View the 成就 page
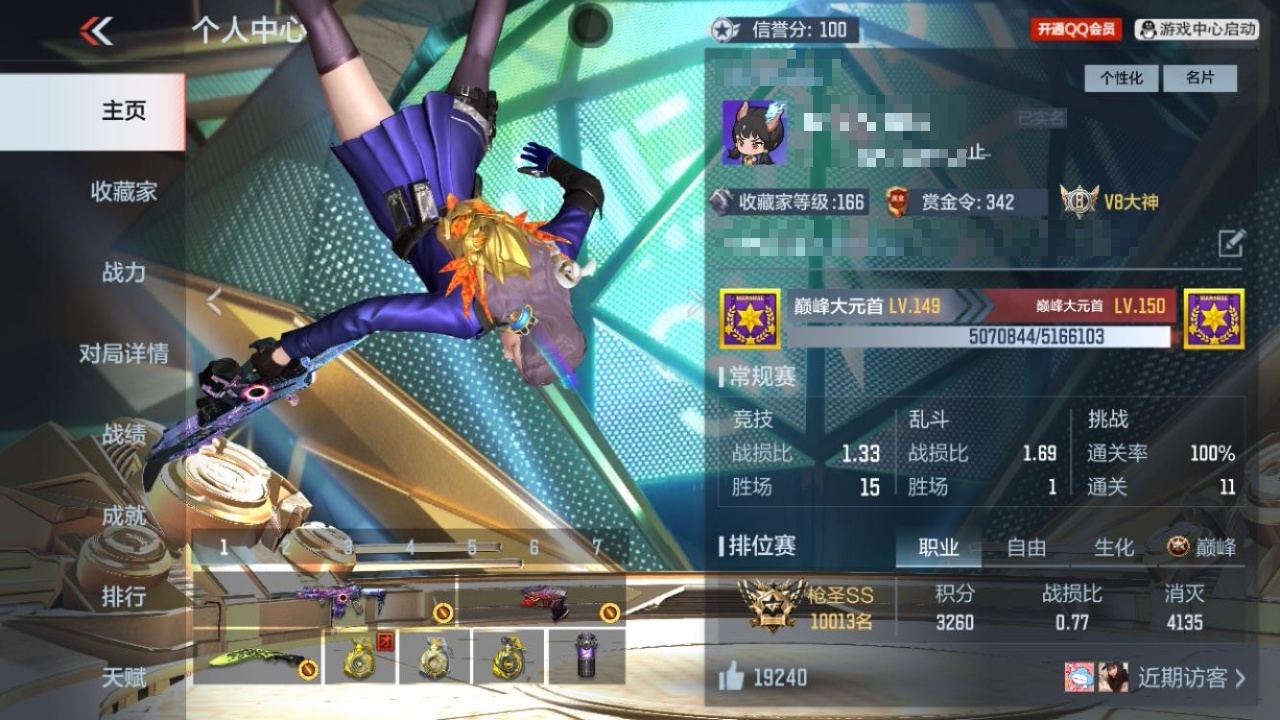The height and width of the screenshot is (720, 1280). (x=124, y=516)
